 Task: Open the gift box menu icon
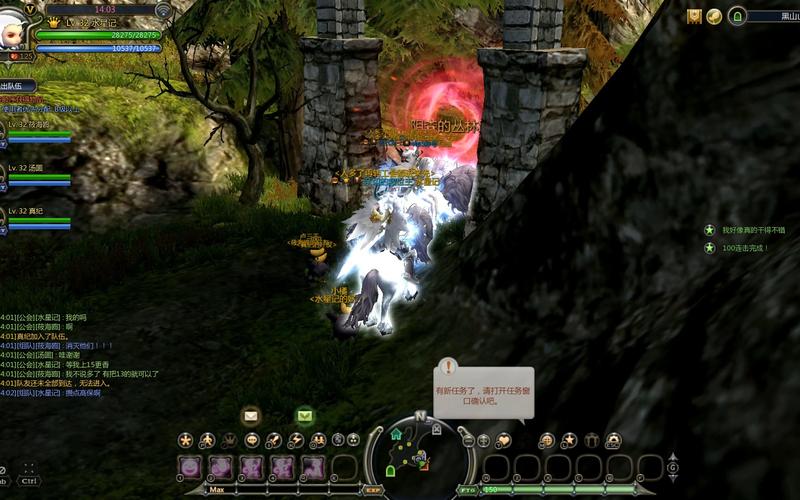click(591, 440)
